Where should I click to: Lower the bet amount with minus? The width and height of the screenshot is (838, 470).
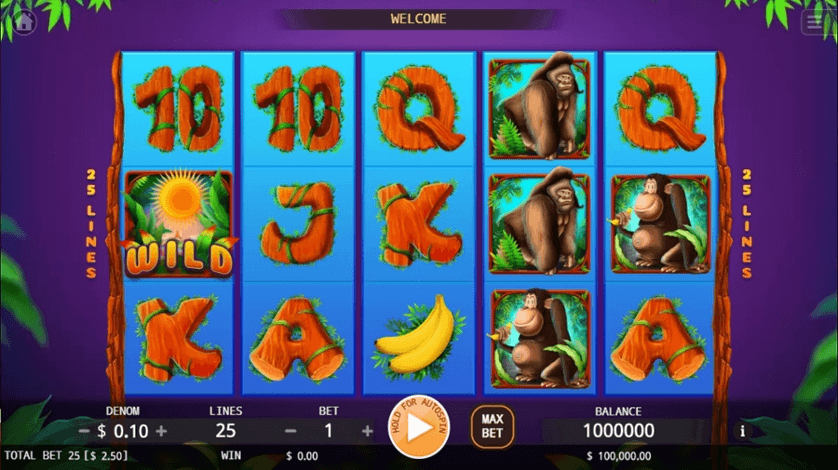(x=291, y=431)
